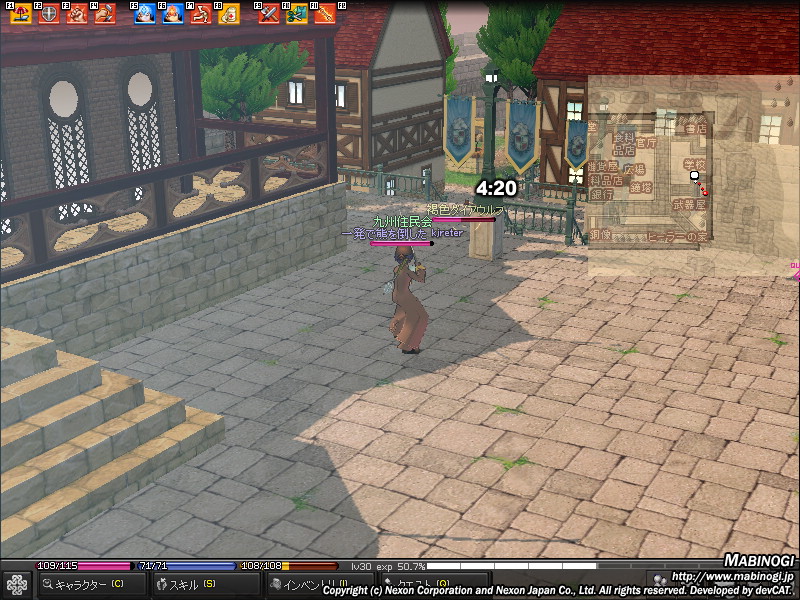Activate the F11 orange tool skill

(324, 13)
